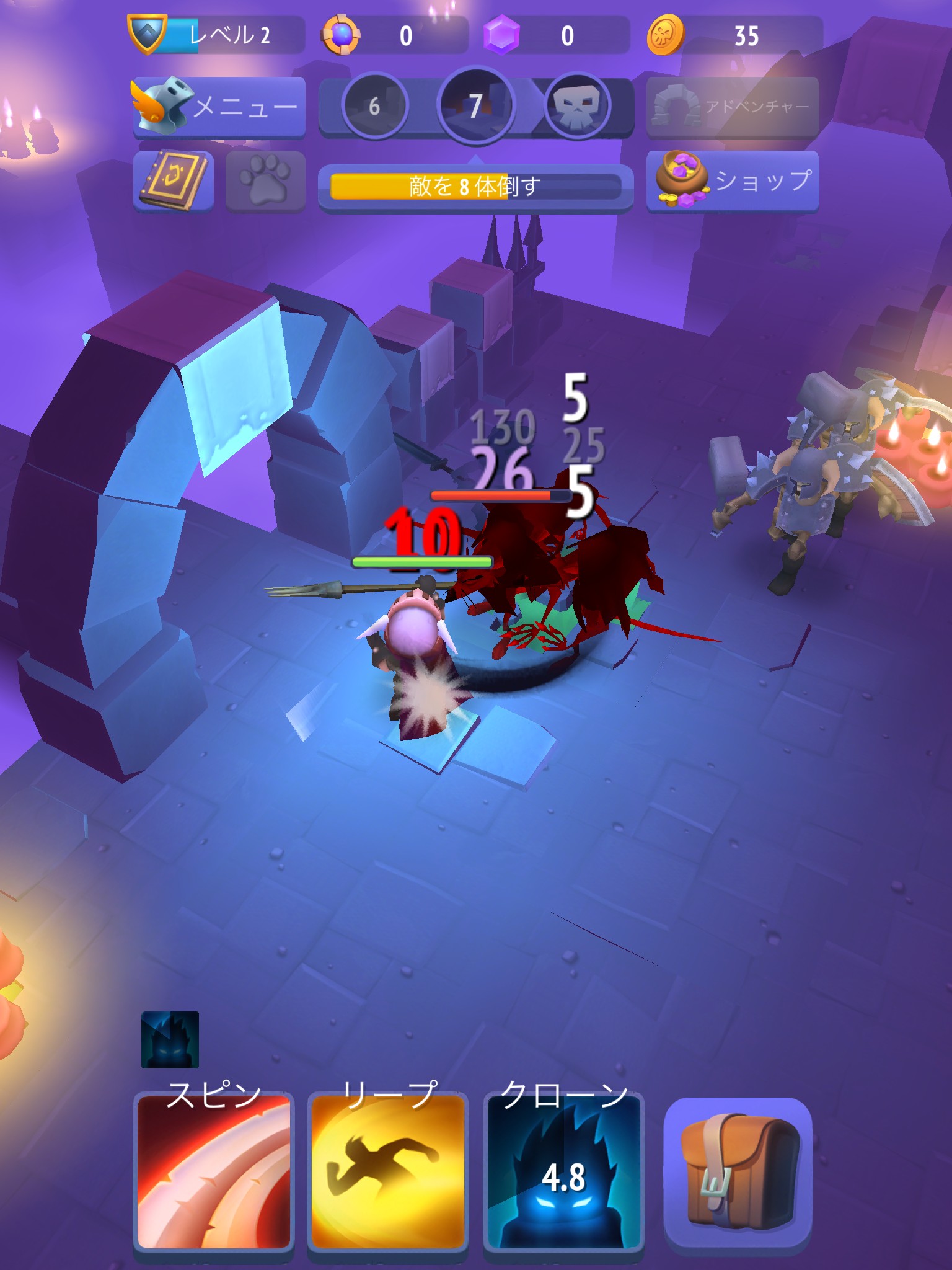Tap the active clone buff icon
952x1270 pixels.
170,1040
